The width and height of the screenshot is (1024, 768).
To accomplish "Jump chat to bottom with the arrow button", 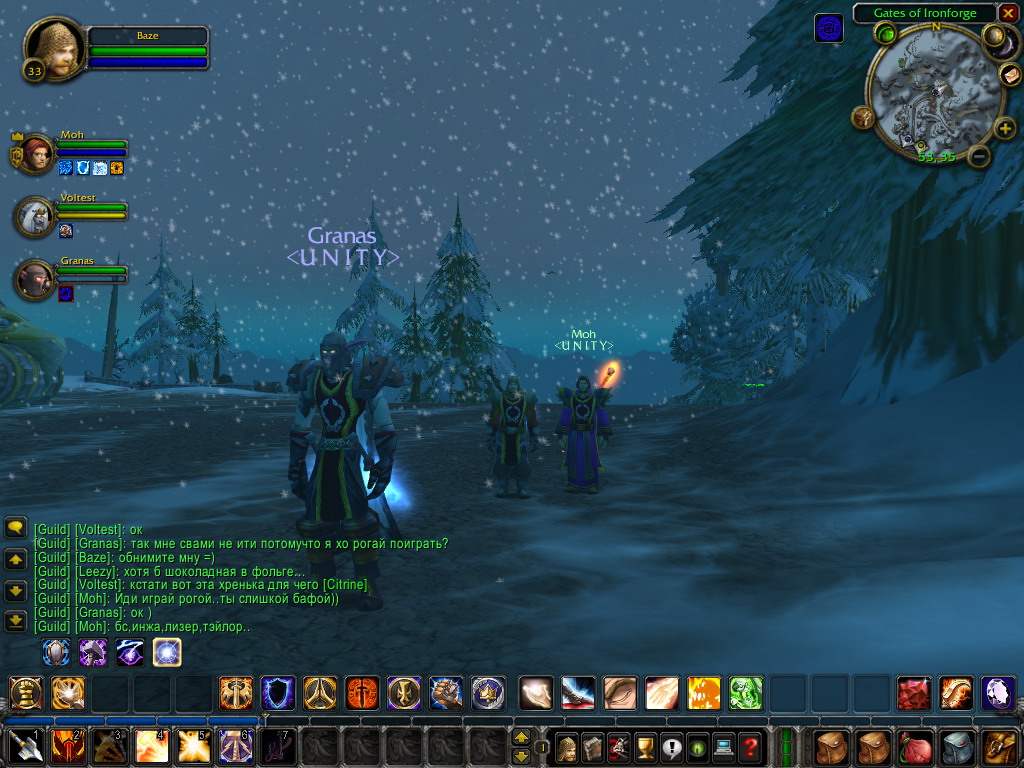I will tap(16, 621).
